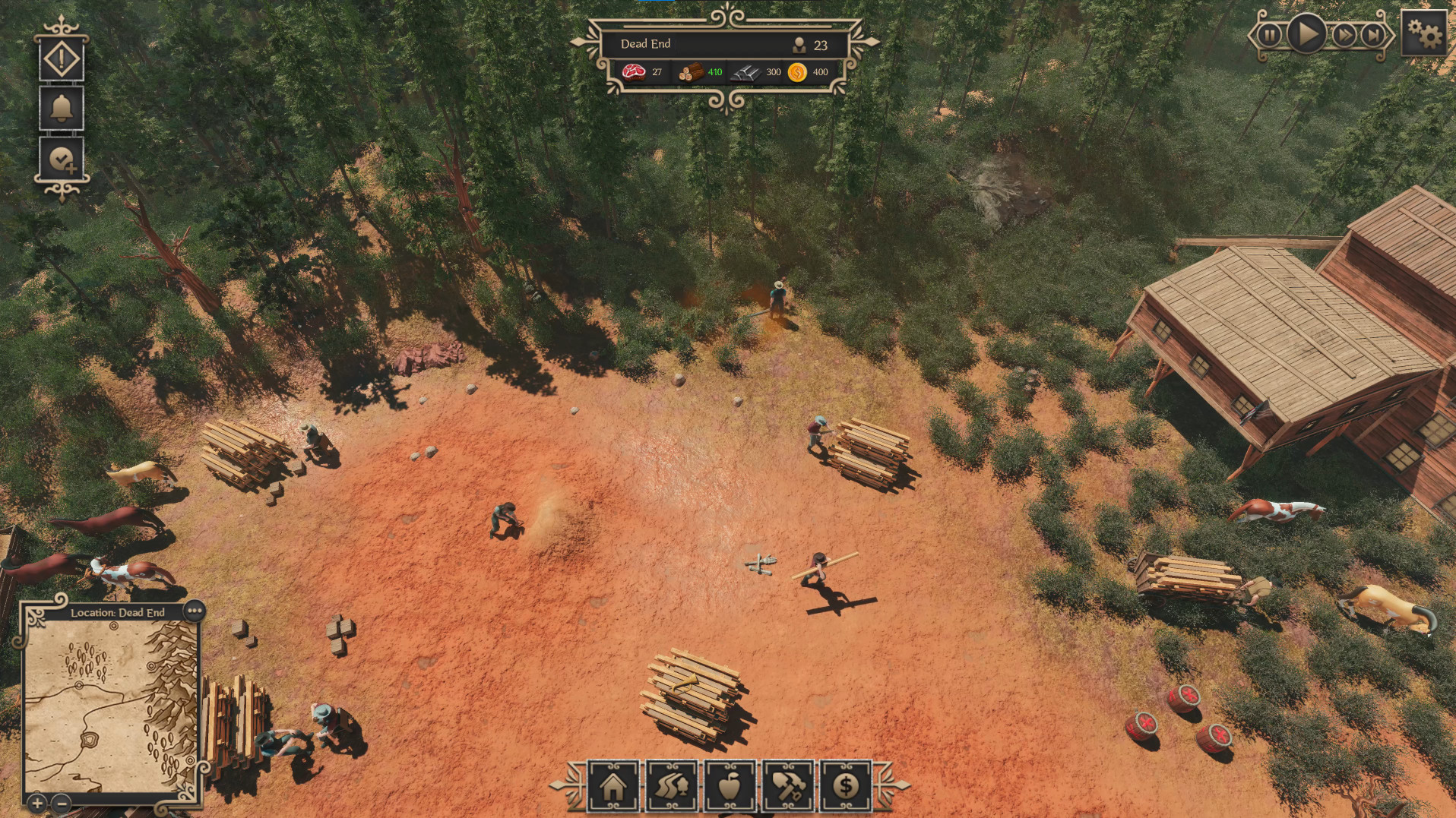This screenshot has height=818, width=1456.
Task: Expand the minimap options menu
Action: (196, 608)
